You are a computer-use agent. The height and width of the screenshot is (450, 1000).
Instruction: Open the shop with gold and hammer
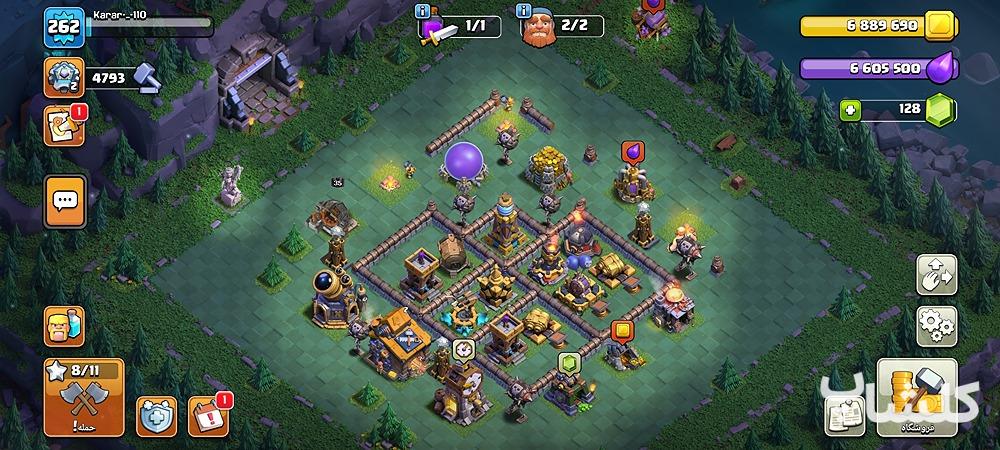coord(916,397)
